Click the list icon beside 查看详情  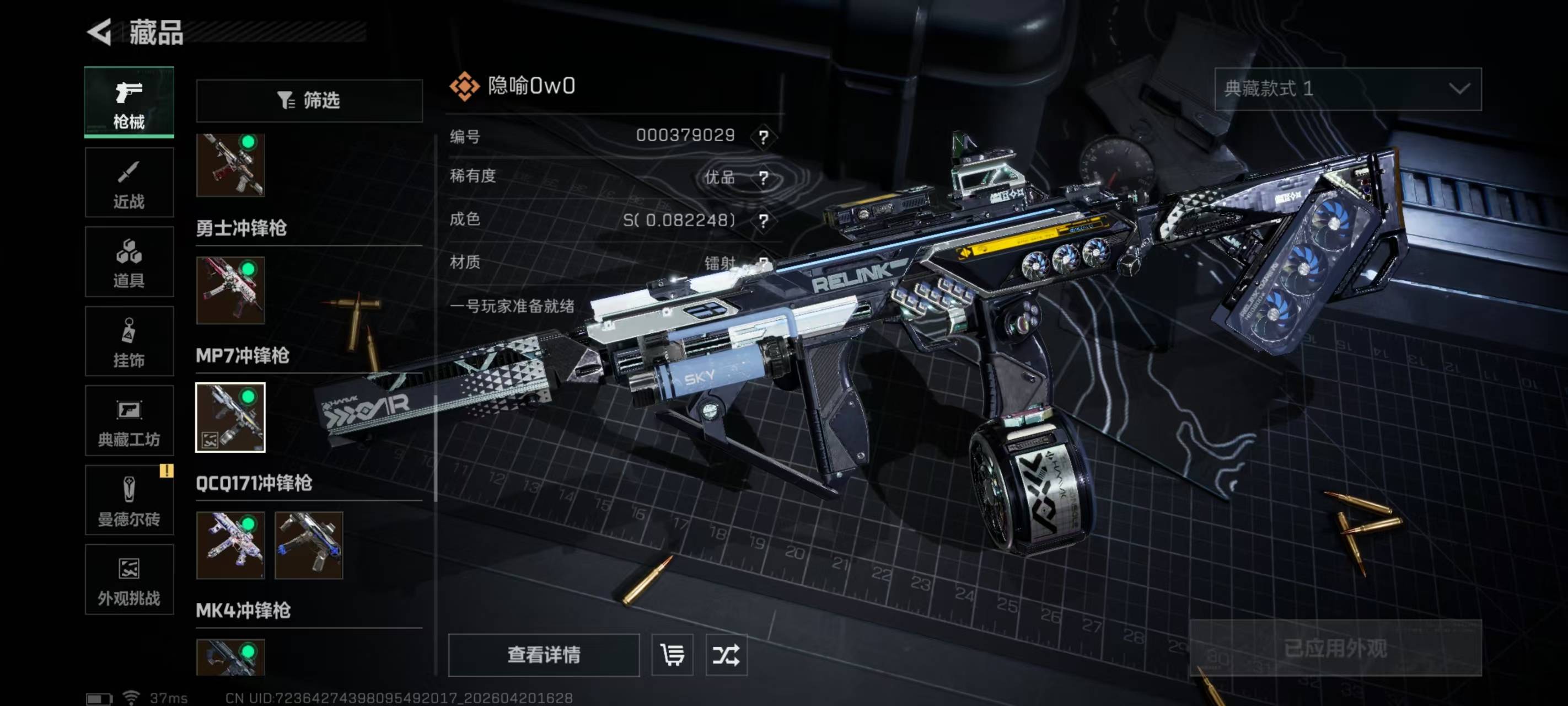coord(672,655)
